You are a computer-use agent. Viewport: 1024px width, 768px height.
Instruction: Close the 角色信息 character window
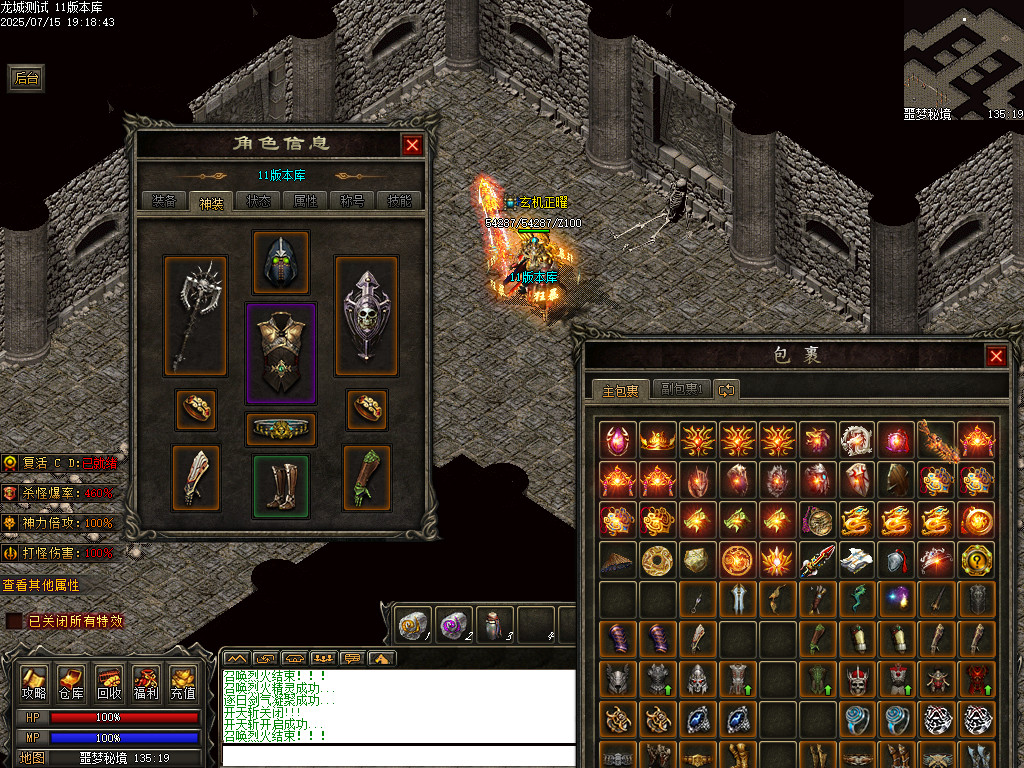click(412, 145)
